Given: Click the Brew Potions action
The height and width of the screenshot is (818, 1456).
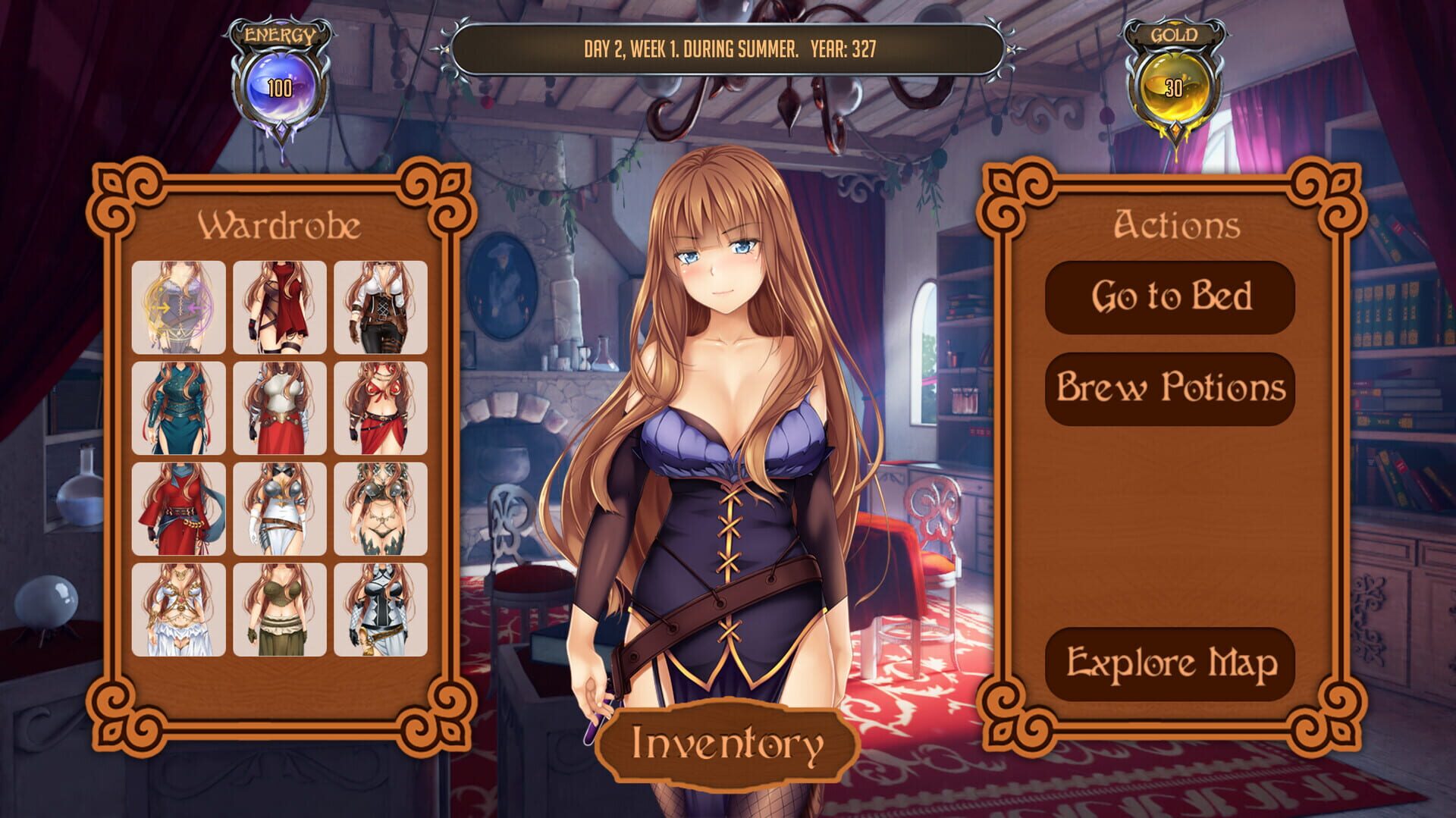Looking at the screenshot, I should (x=1170, y=389).
